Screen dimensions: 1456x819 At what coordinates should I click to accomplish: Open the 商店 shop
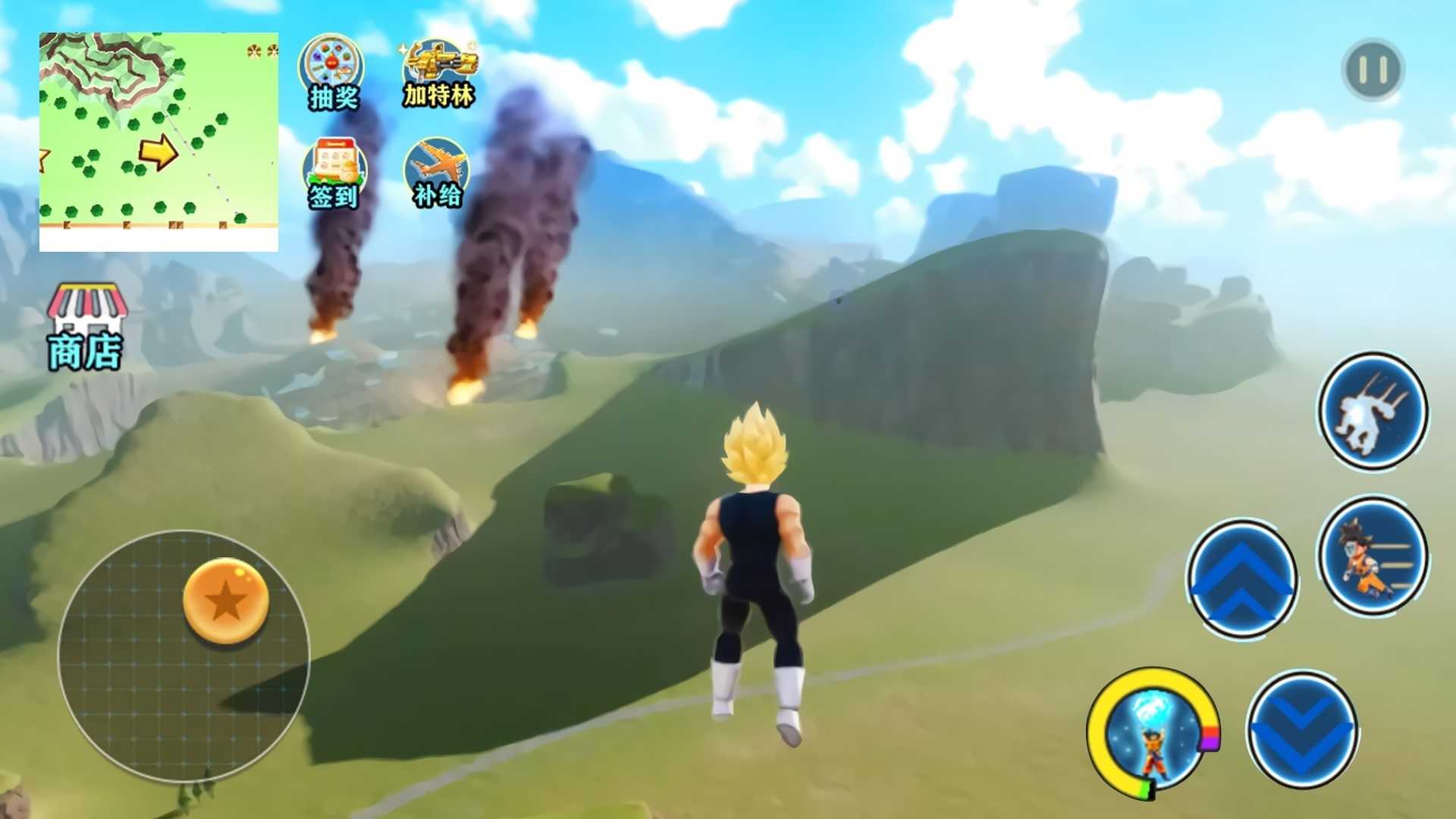point(86,328)
